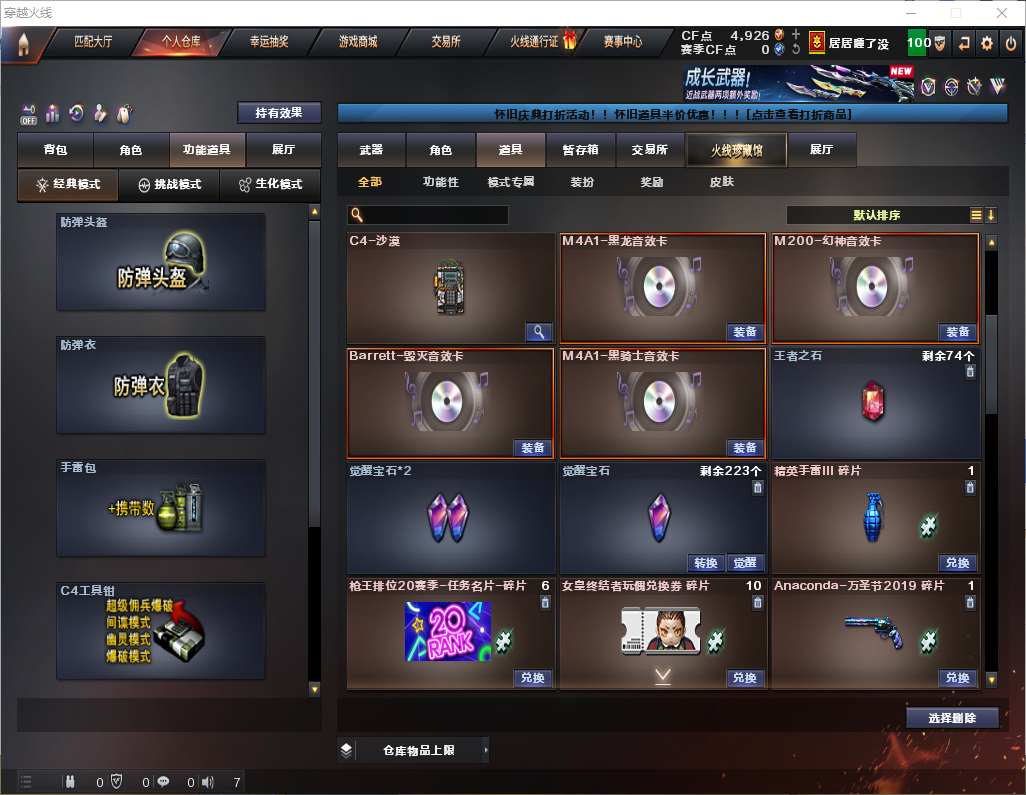The width and height of the screenshot is (1026, 795).
Task: Choose the 生化模式 mode tab
Action: coord(270,185)
